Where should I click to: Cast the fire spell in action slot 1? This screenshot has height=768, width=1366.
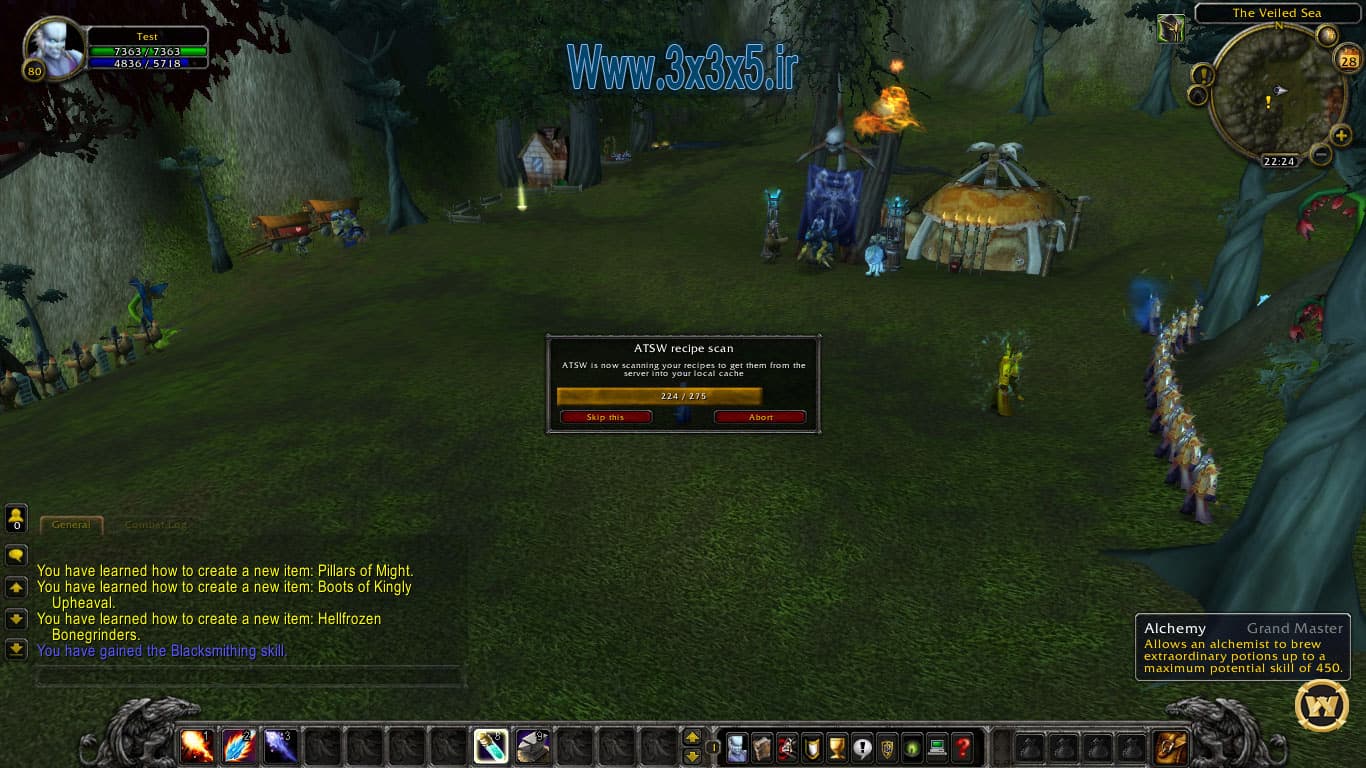197,746
